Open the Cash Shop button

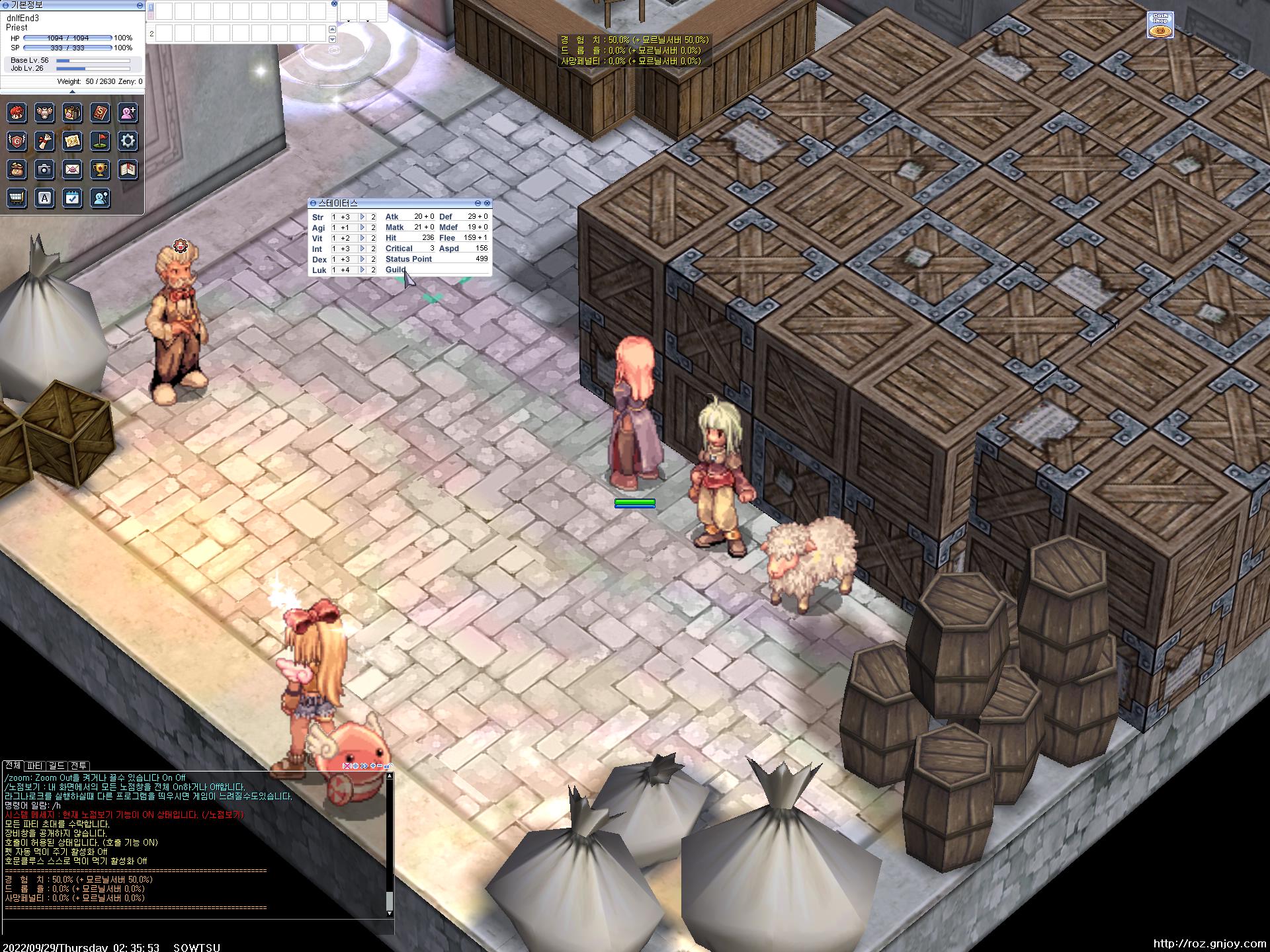pyautogui.click(x=1160, y=26)
